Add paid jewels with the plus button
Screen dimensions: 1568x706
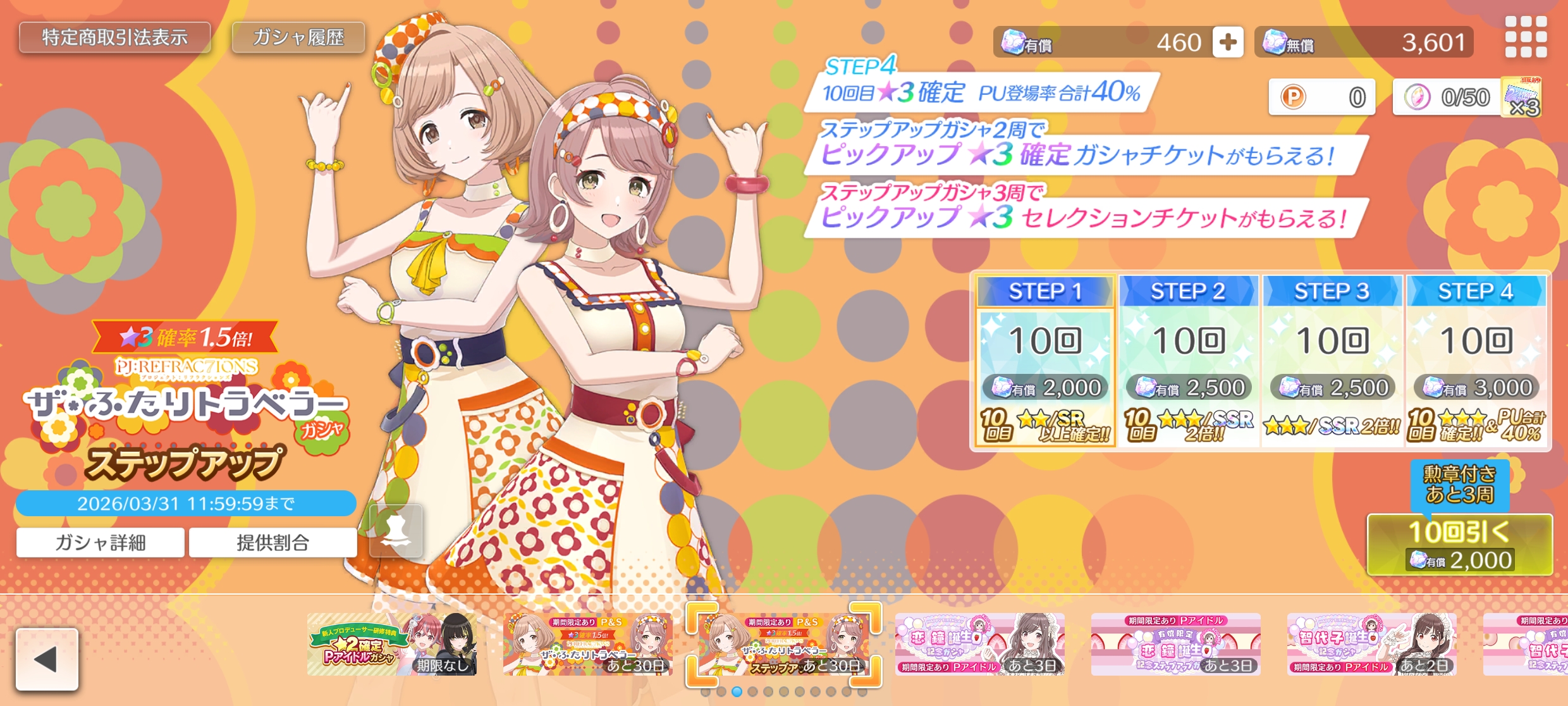[x=1227, y=42]
